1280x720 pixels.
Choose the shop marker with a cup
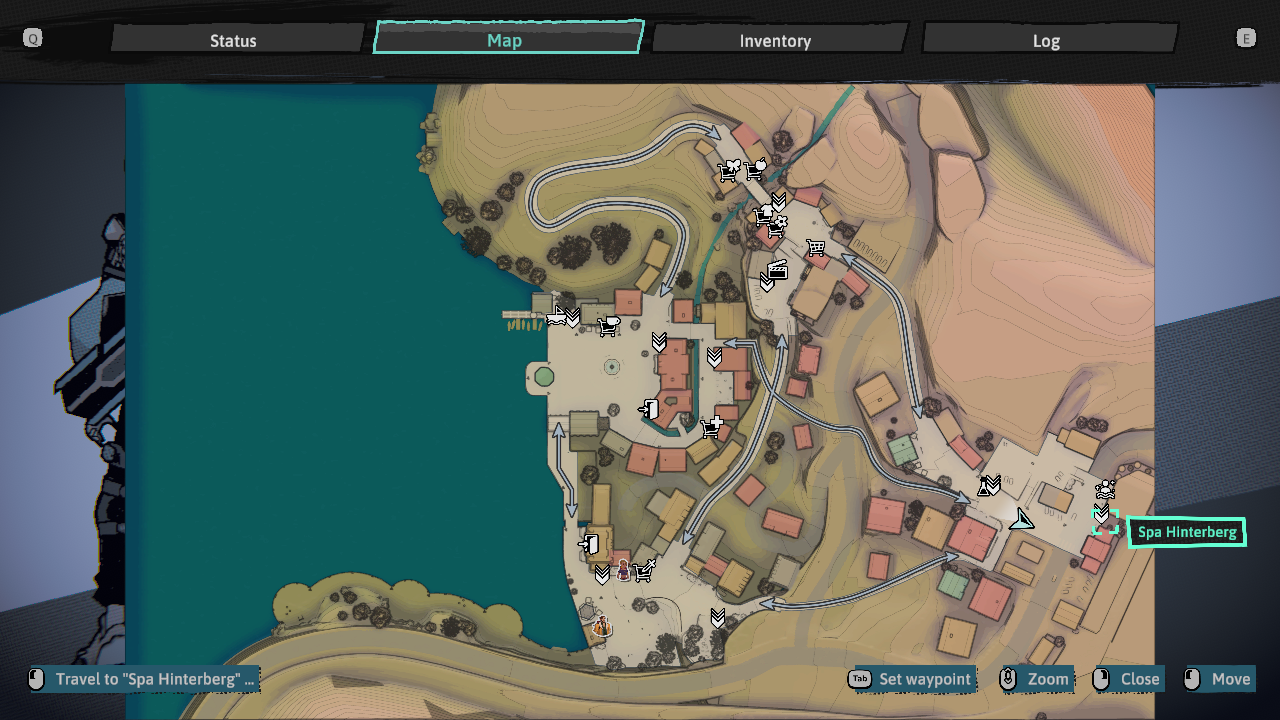608,325
